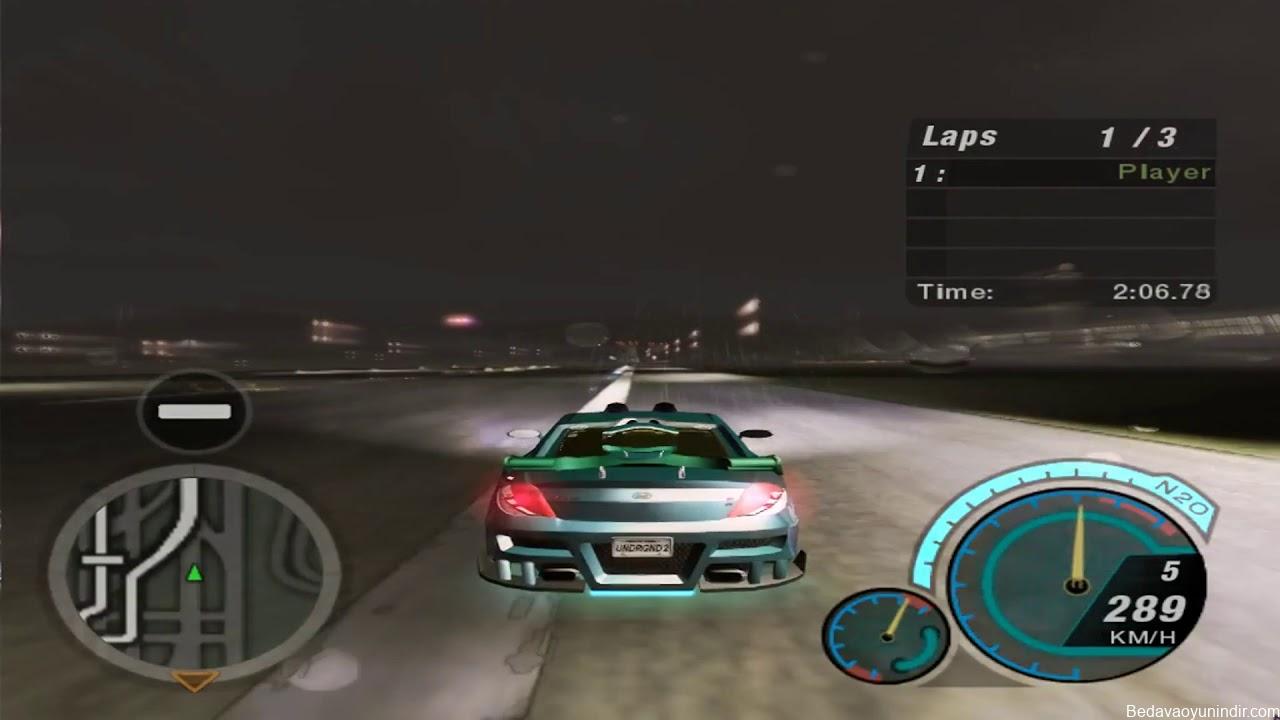This screenshot has width=1280, height=720.
Task: Click the circular street minimap
Action: 194,572
